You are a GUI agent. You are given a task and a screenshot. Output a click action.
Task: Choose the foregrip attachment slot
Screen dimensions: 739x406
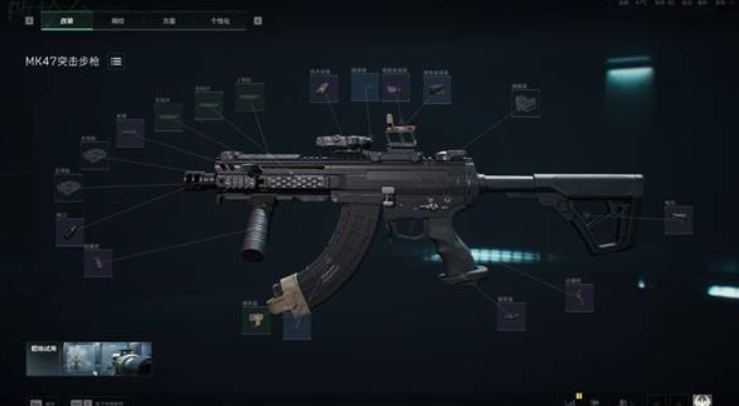click(x=97, y=262)
